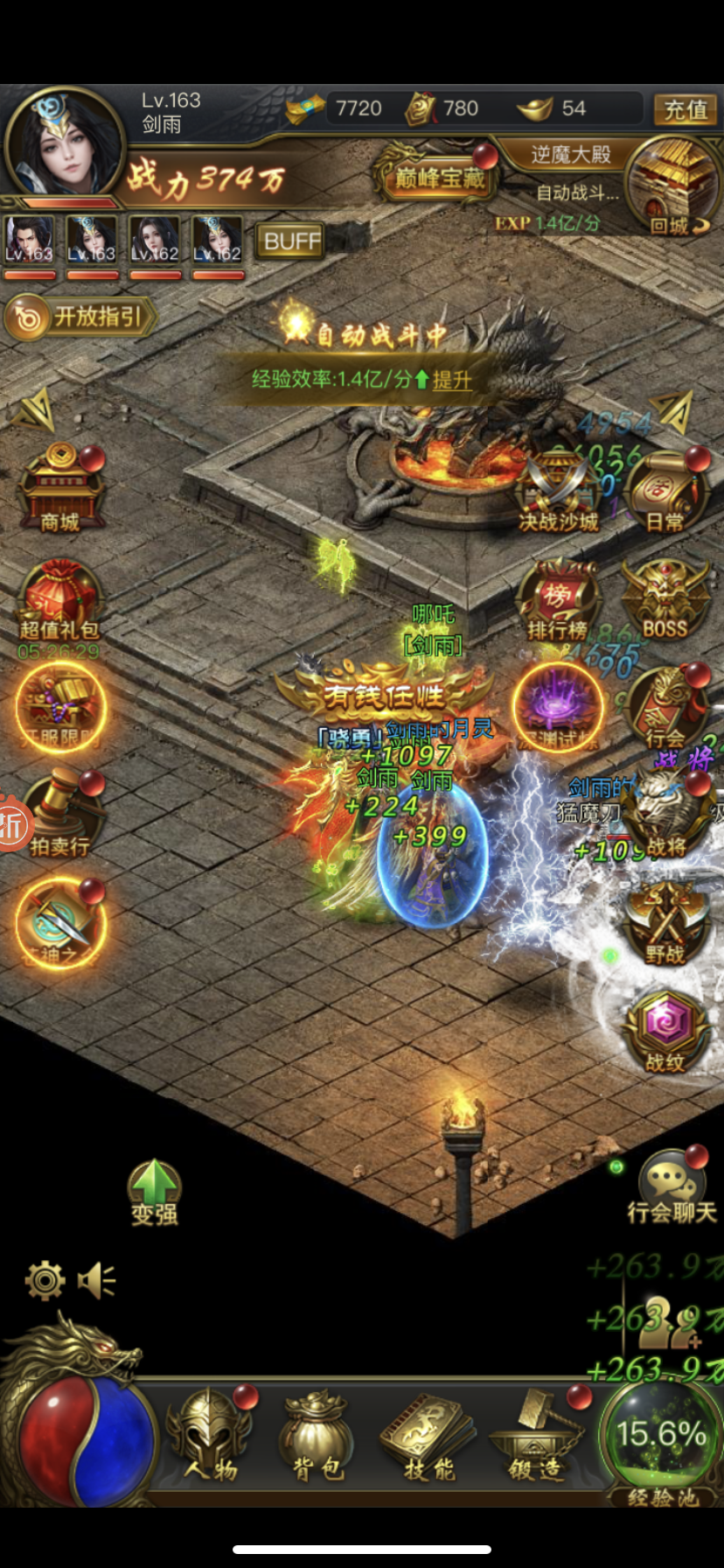Open the 战纹 rune menu

665,1031
